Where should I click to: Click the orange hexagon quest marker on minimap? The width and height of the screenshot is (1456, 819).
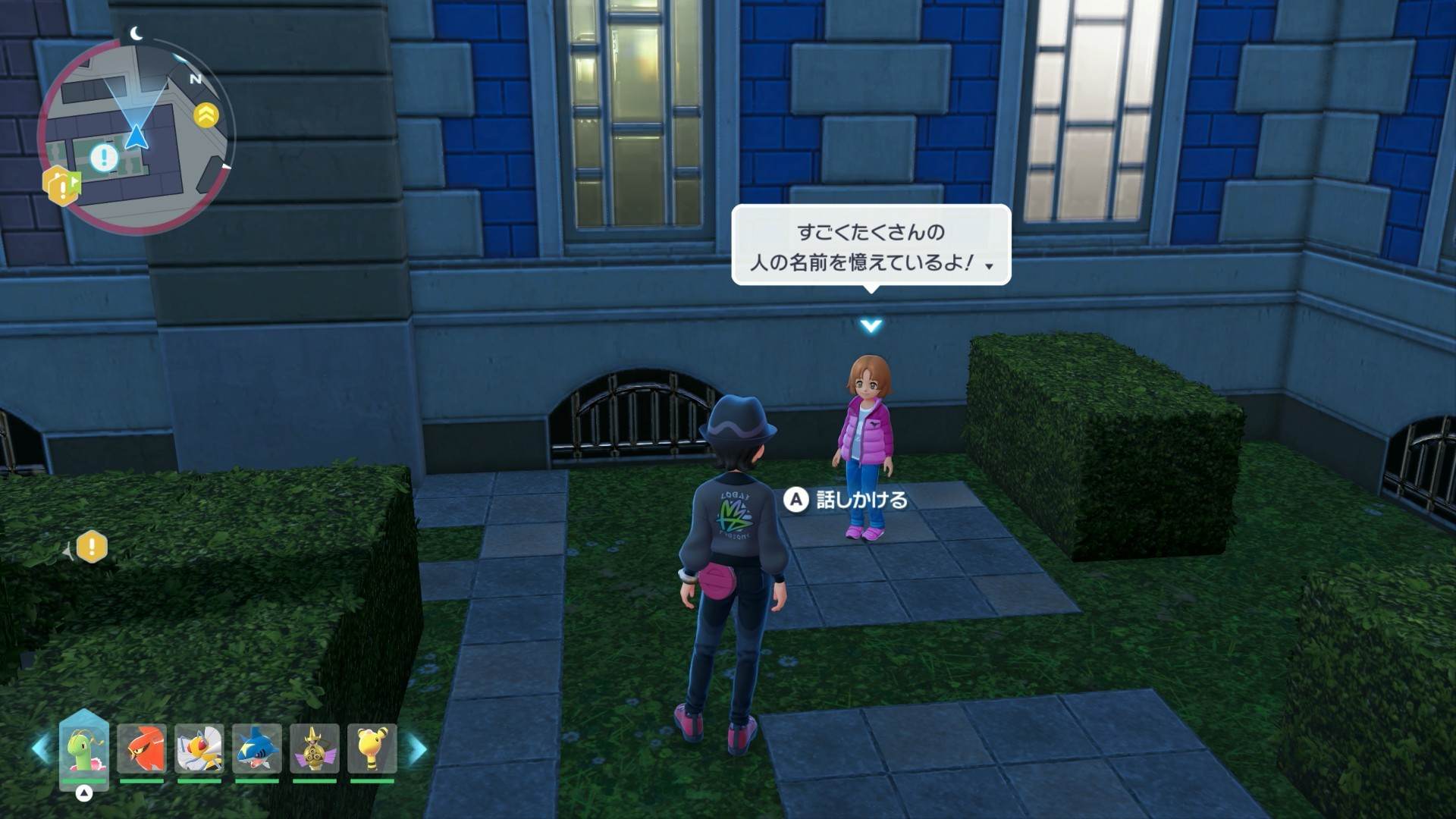point(61,185)
